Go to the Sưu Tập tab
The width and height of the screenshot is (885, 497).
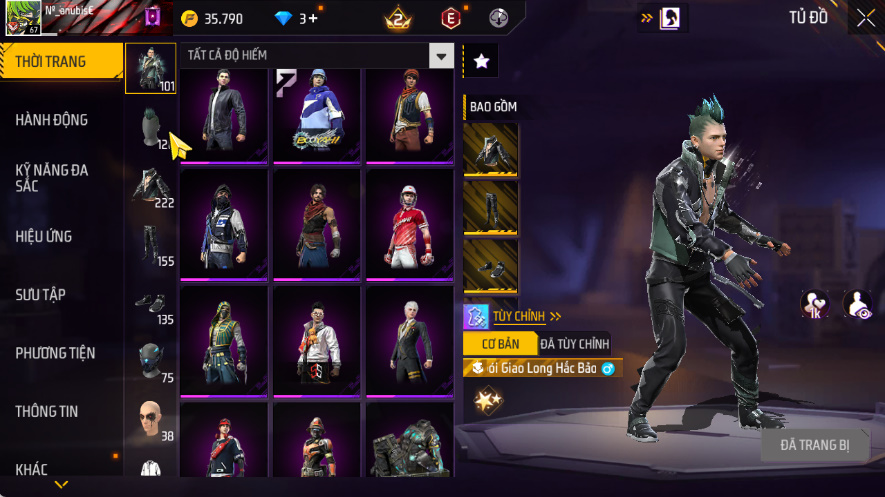pos(40,295)
